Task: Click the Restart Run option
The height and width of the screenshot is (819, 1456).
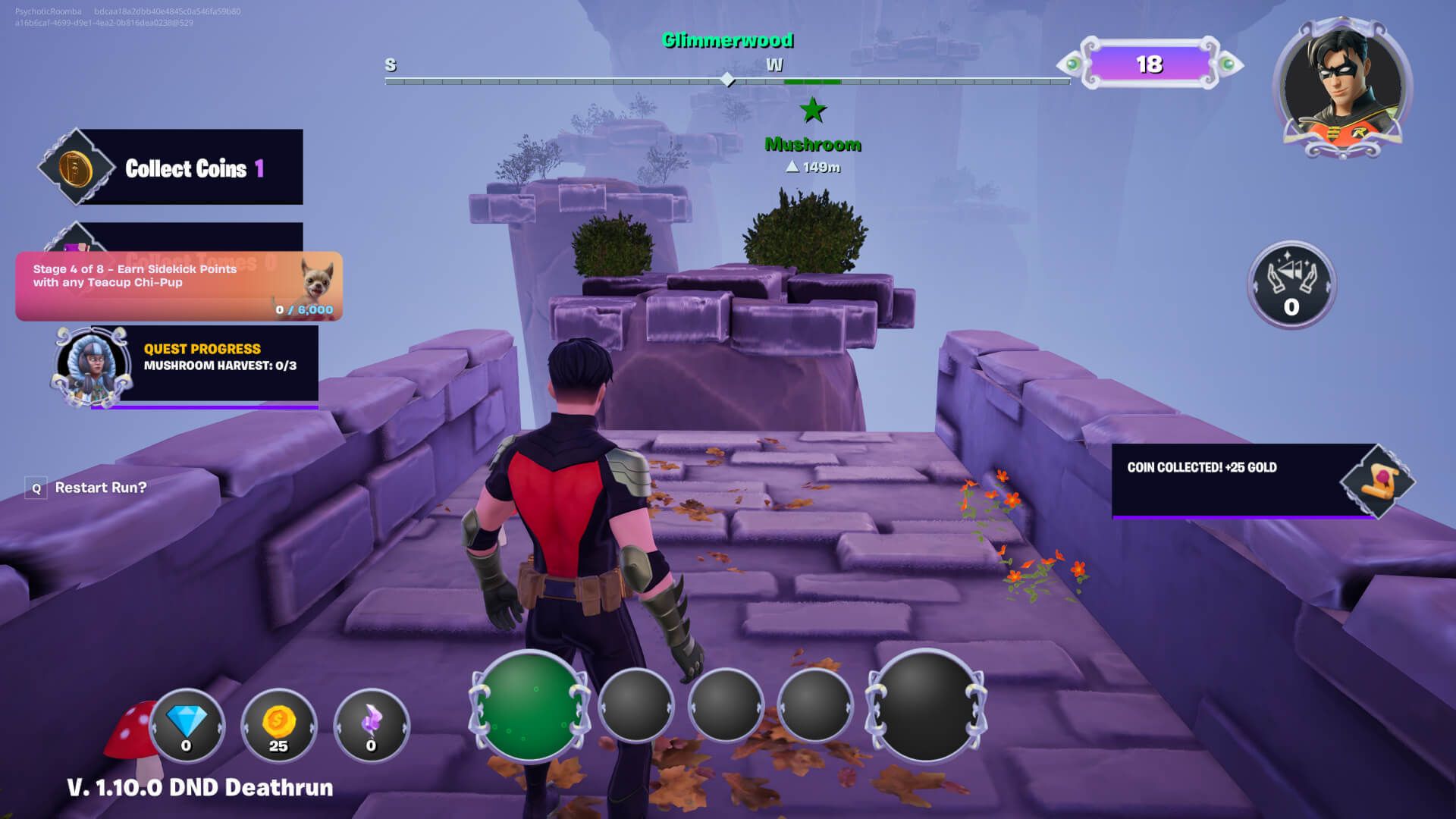Action: pyautogui.click(x=100, y=488)
